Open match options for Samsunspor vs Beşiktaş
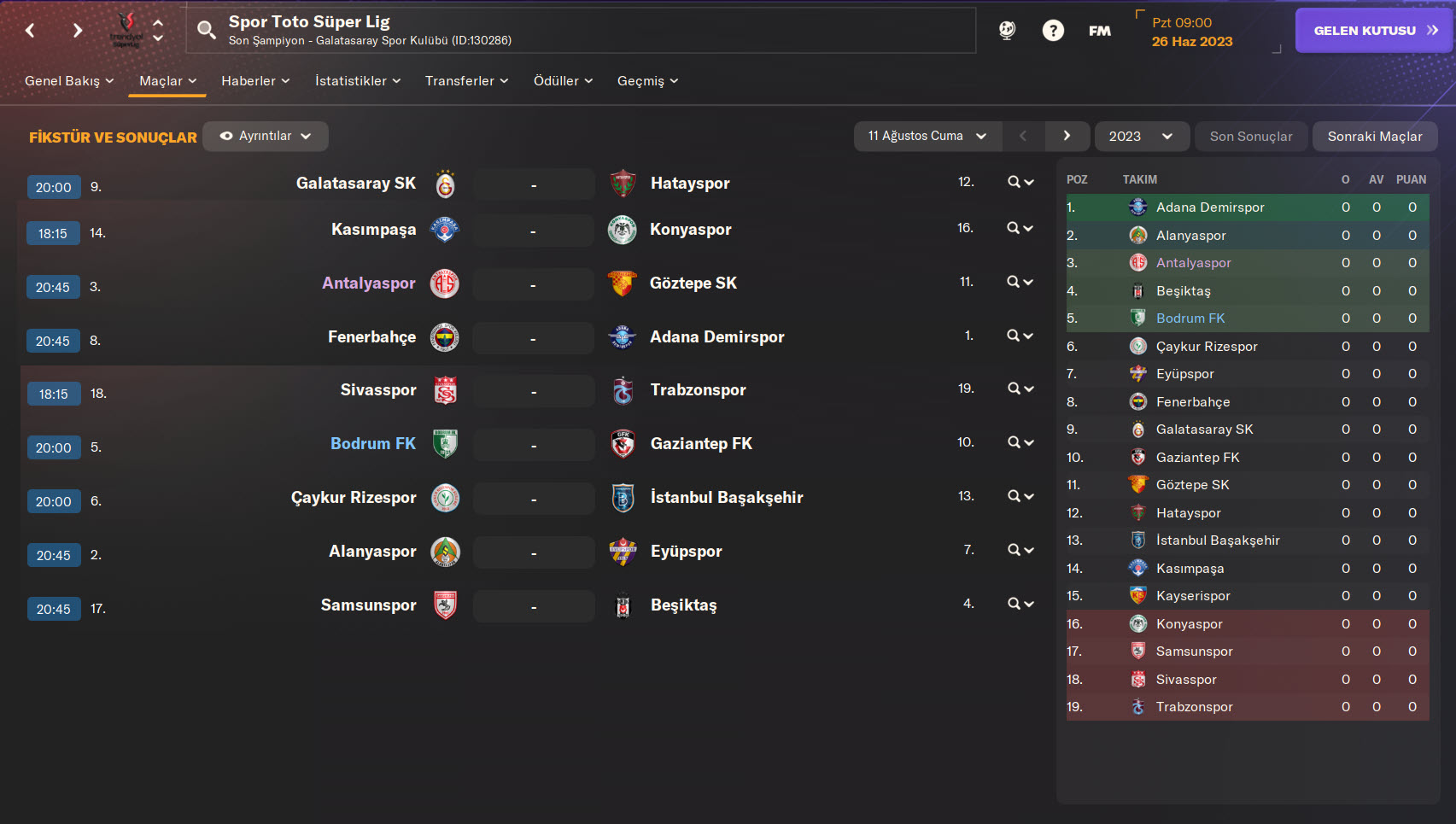 point(1020,605)
